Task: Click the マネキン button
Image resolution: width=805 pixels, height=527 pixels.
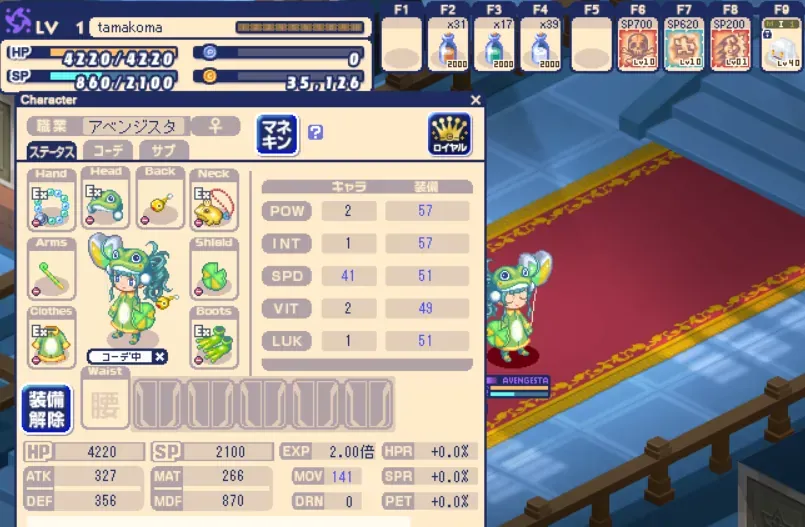Action: [x=278, y=133]
